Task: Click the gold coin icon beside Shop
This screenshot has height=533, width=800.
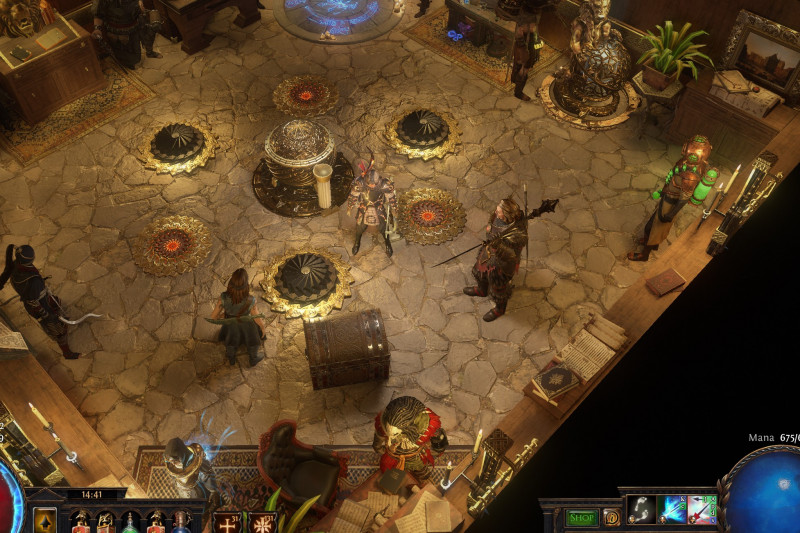Action: 611,517
